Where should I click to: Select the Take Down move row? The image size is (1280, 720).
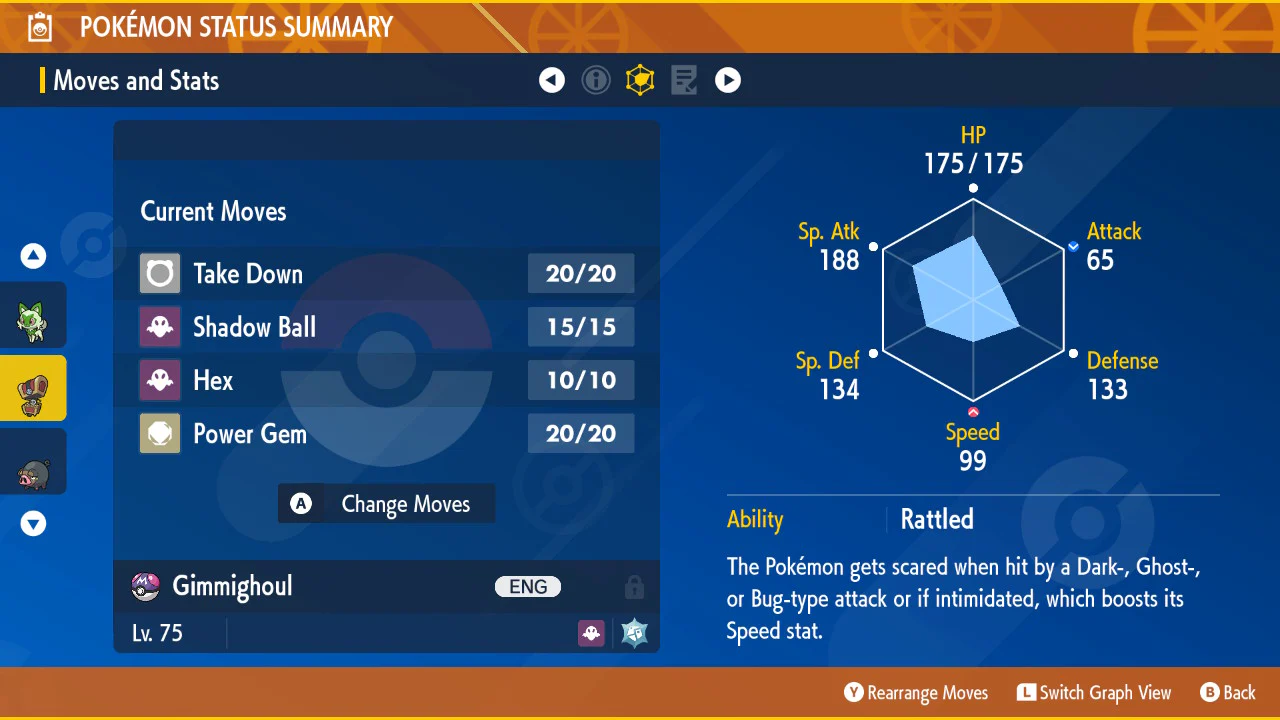386,274
